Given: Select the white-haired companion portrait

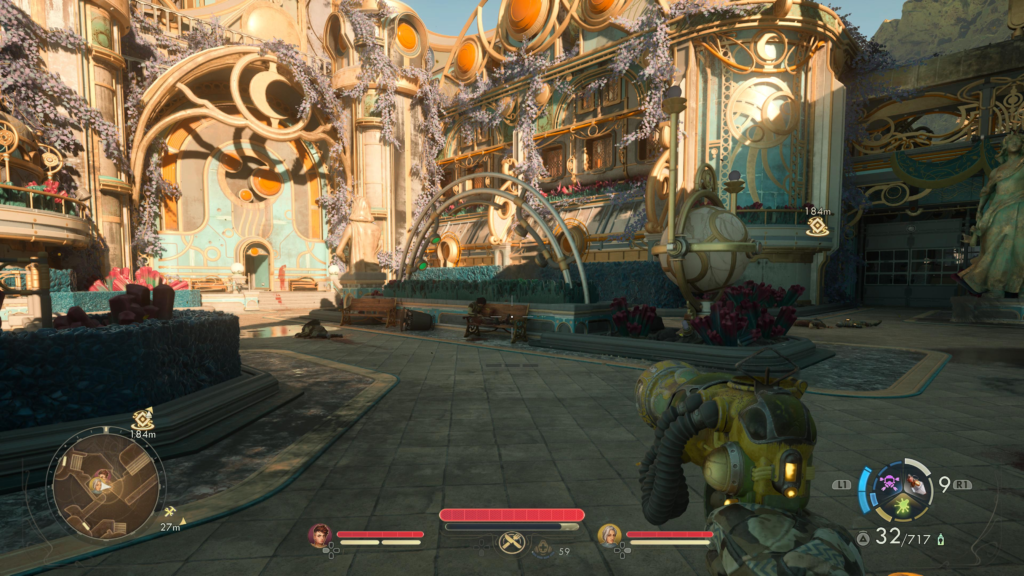Looking at the screenshot, I should (609, 535).
